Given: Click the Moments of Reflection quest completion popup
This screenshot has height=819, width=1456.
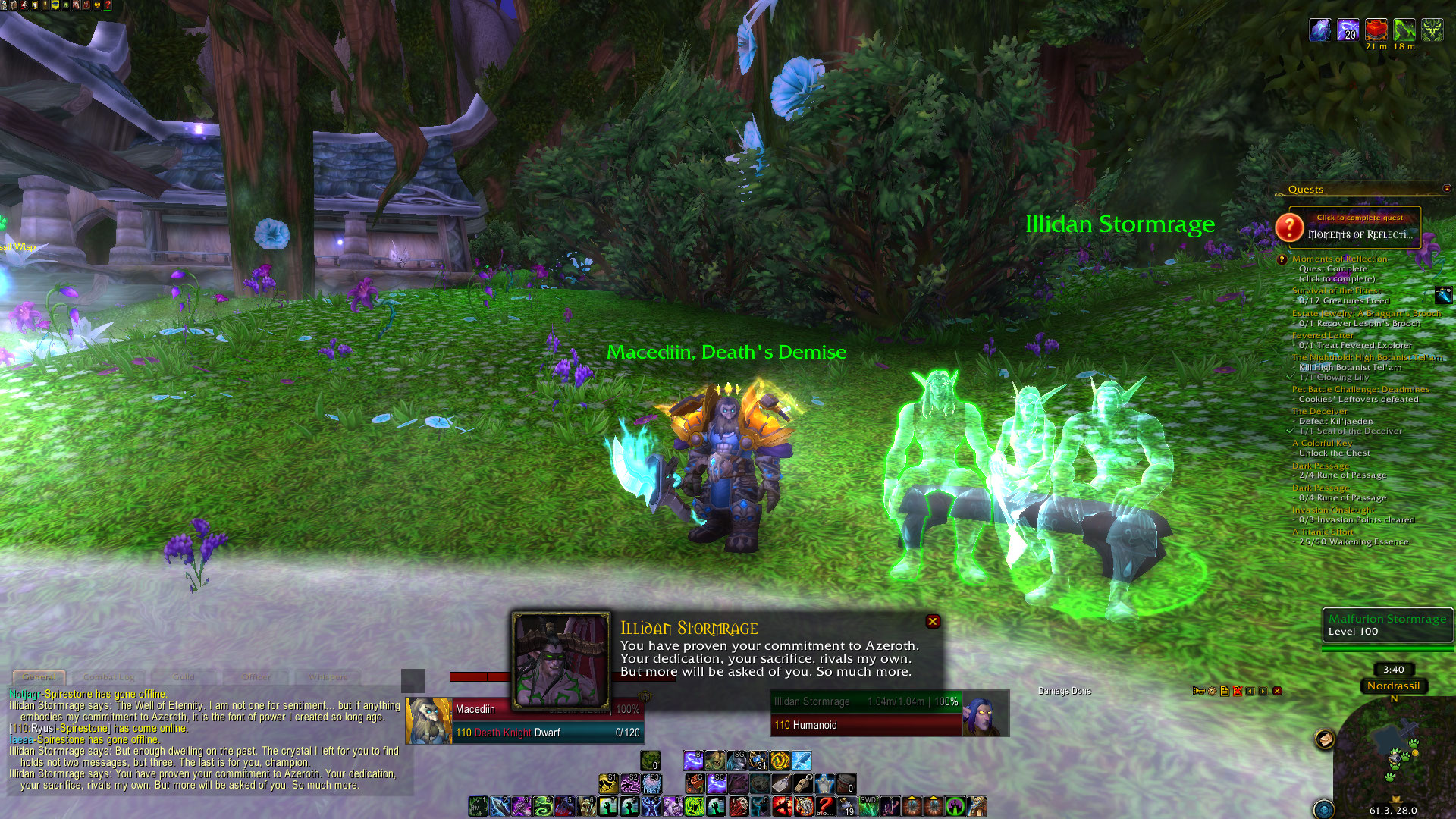Looking at the screenshot, I should pos(1355,227).
